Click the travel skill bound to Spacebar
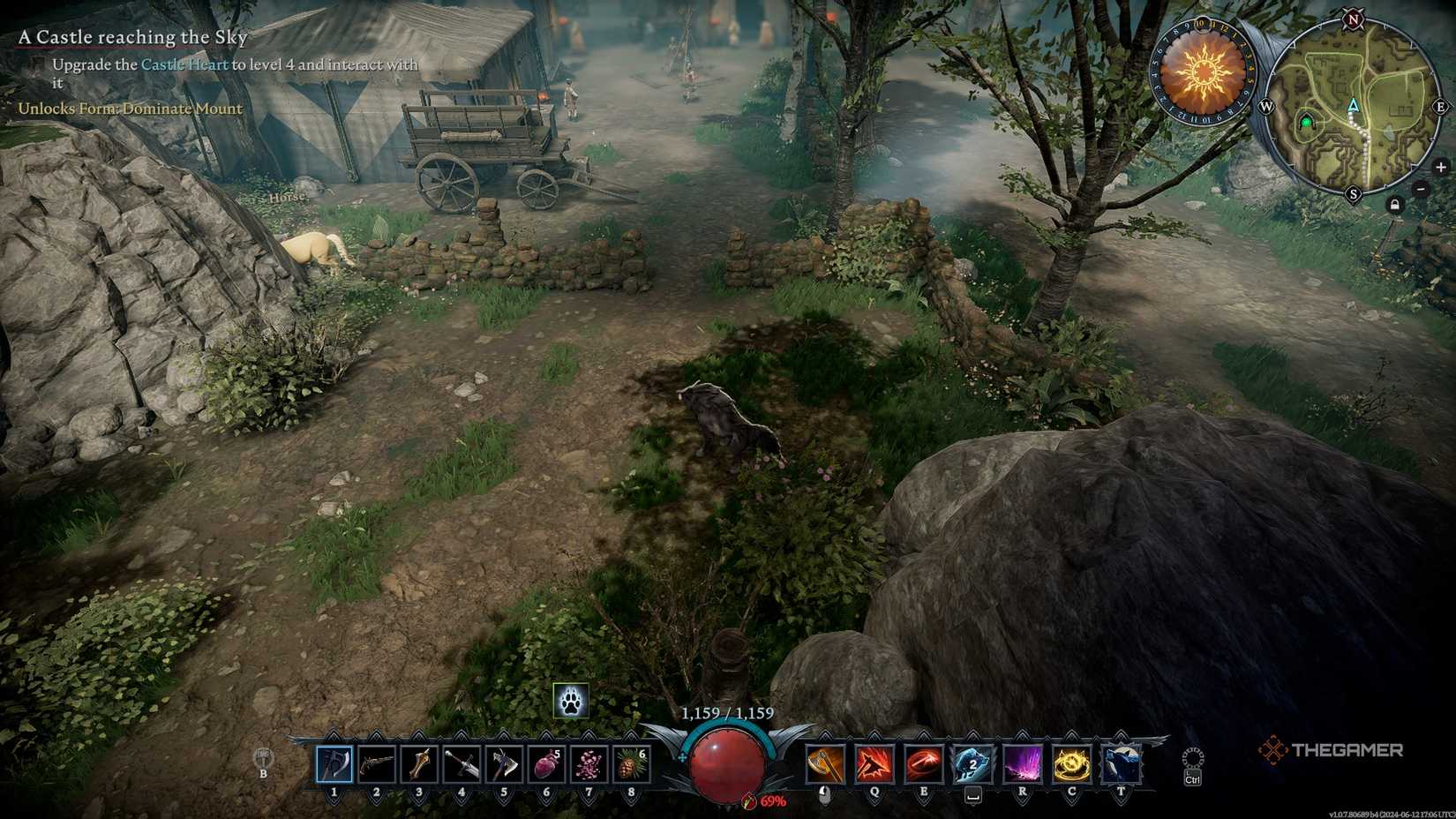Image resolution: width=1456 pixels, height=819 pixels. pyautogui.click(x=971, y=765)
